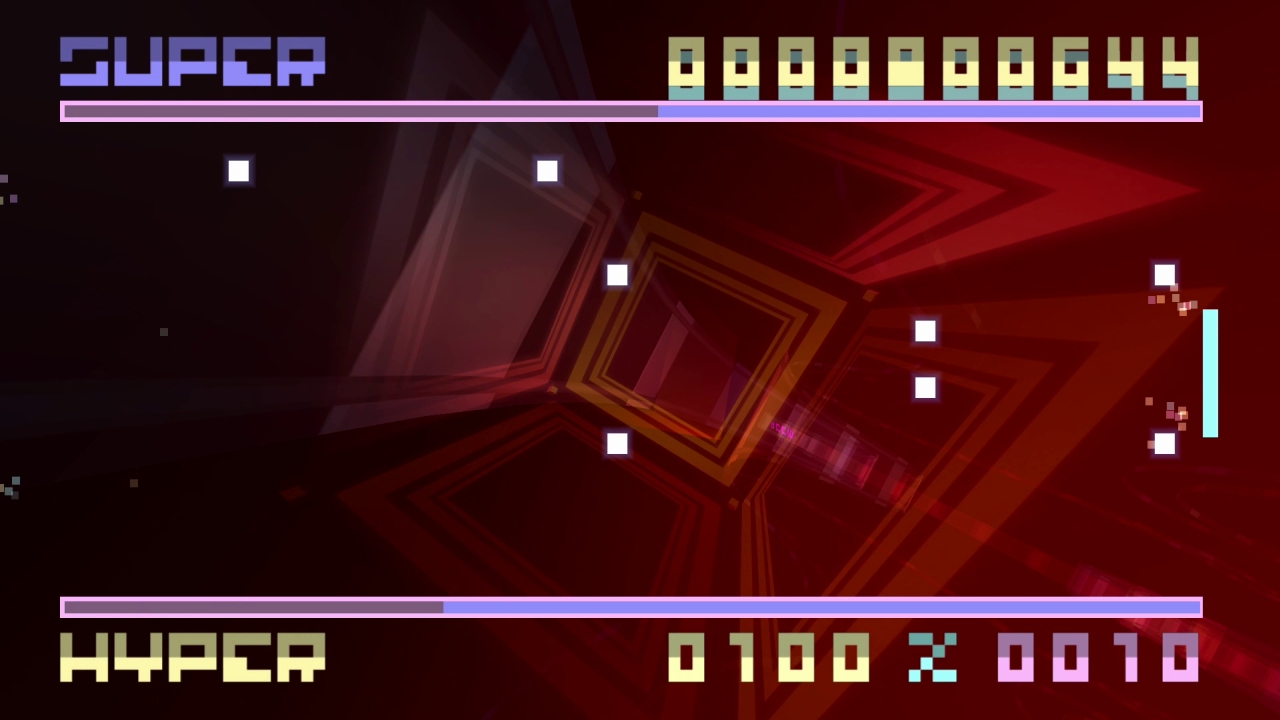The image size is (1280, 720).
Task: Open the pixel debris cluster at the left edge
Action: [14, 487]
